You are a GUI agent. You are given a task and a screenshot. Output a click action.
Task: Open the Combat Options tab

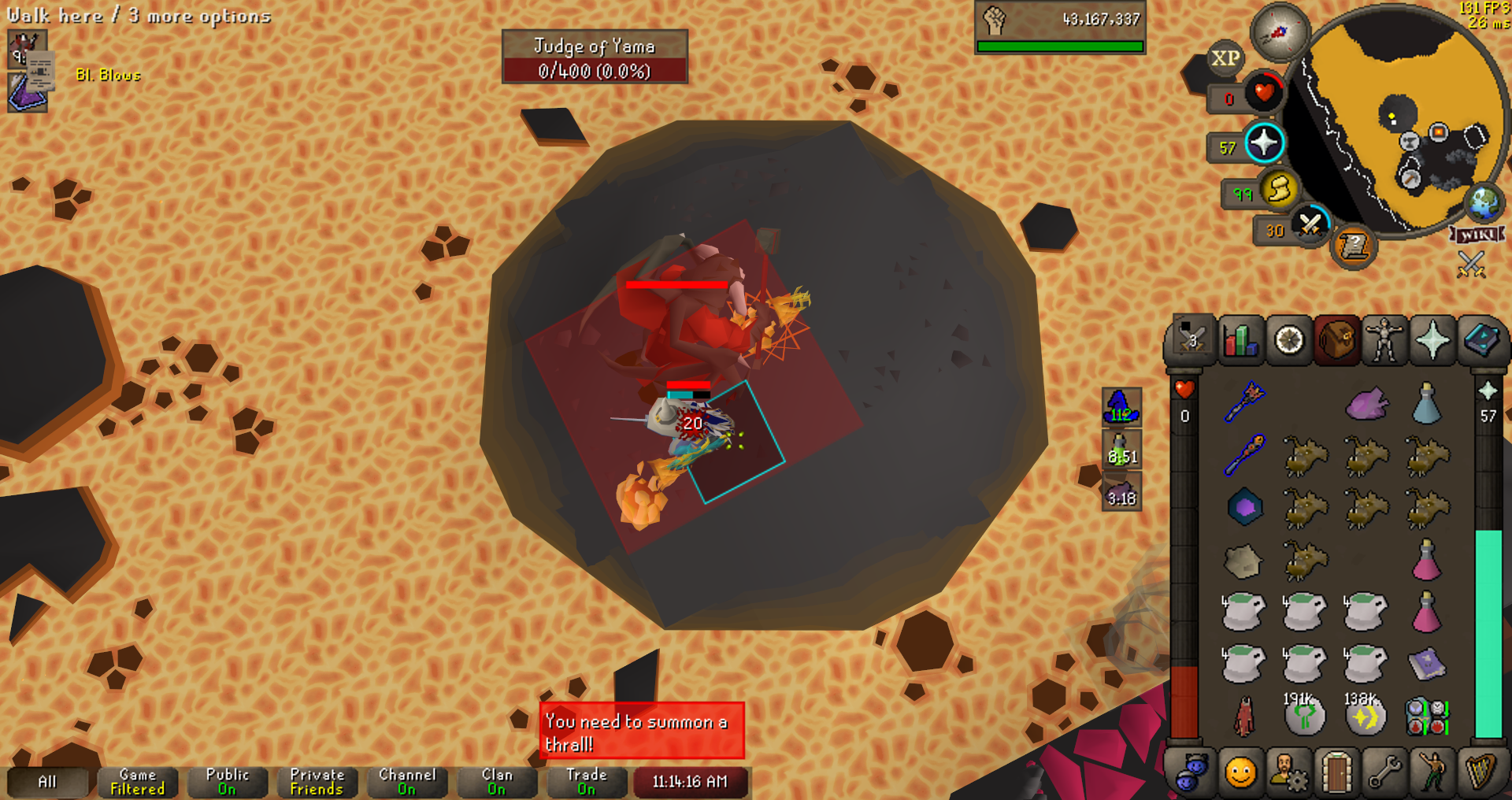1192,341
